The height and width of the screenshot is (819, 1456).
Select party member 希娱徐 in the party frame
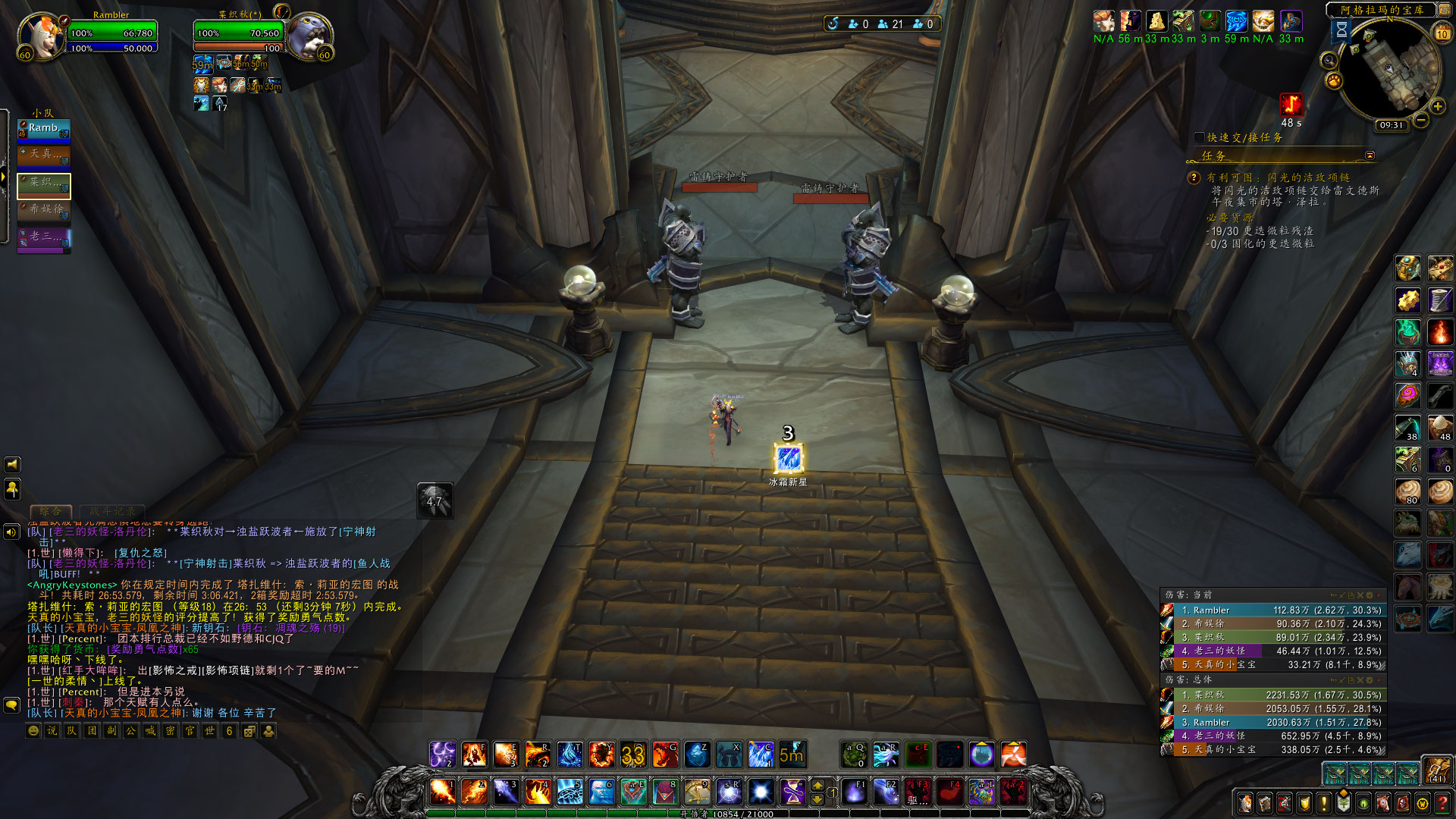(x=43, y=210)
